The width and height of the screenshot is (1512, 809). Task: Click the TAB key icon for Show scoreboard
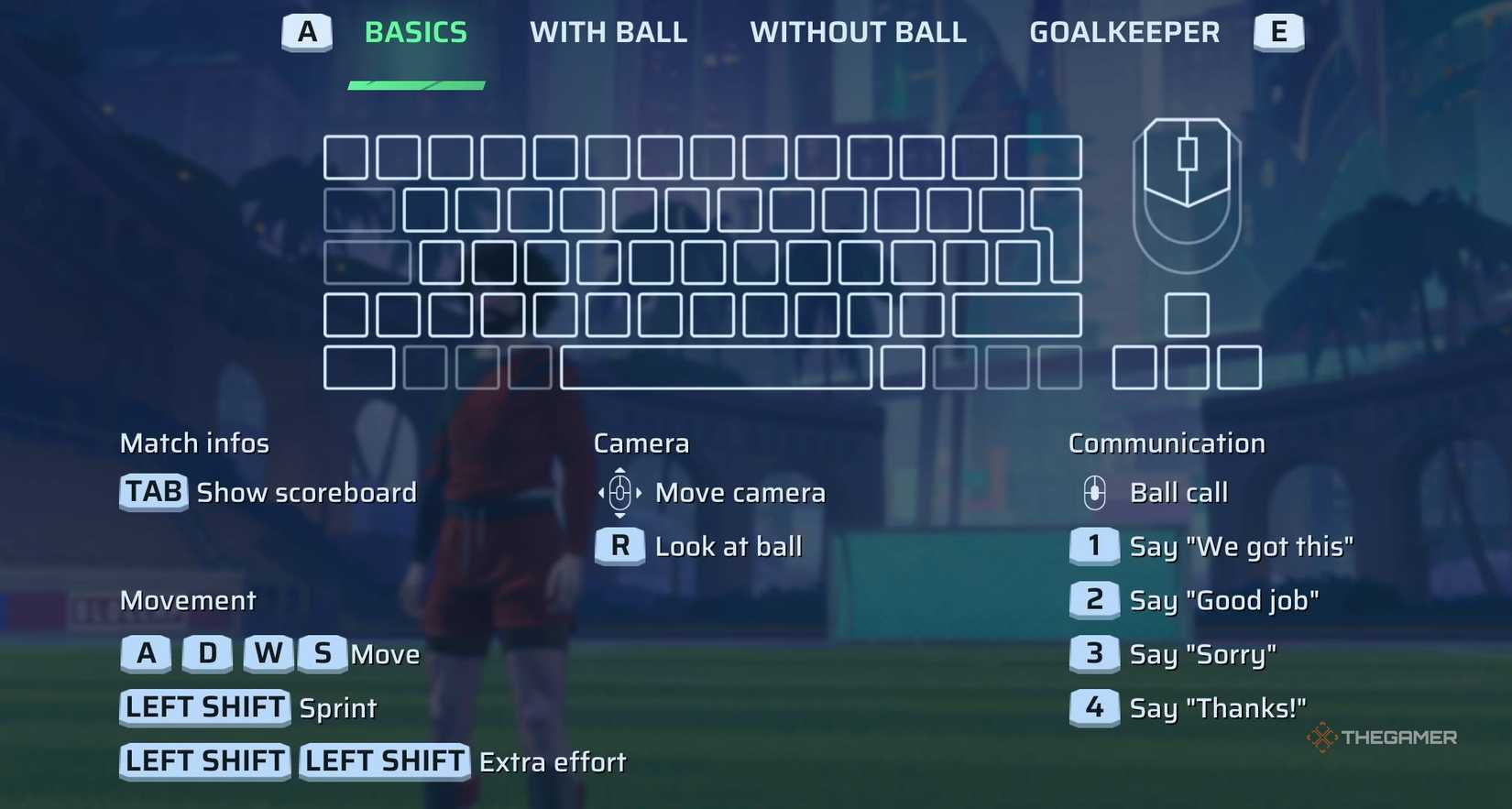[x=152, y=492]
